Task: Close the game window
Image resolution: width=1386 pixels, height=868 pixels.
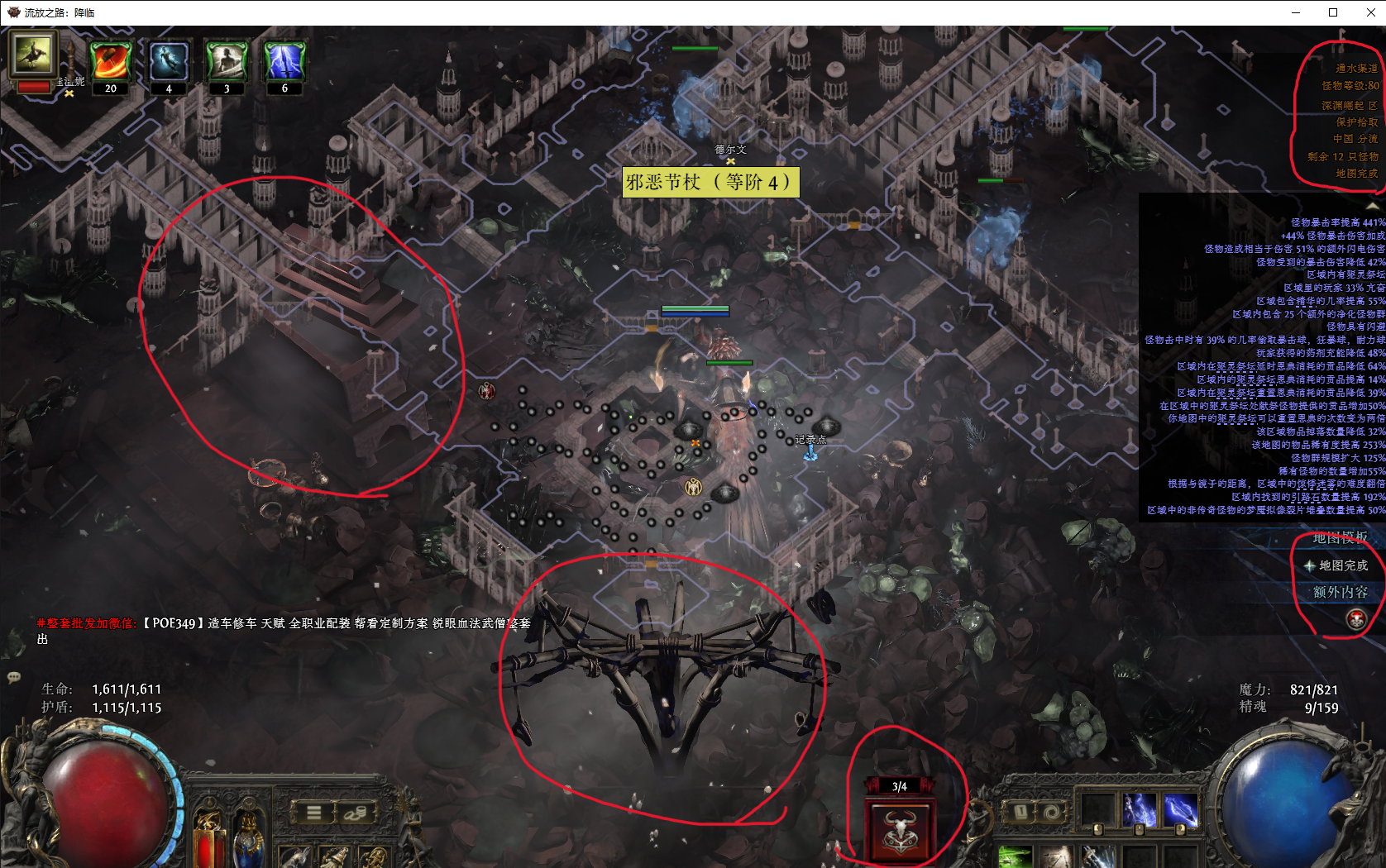Action: 1370,12
